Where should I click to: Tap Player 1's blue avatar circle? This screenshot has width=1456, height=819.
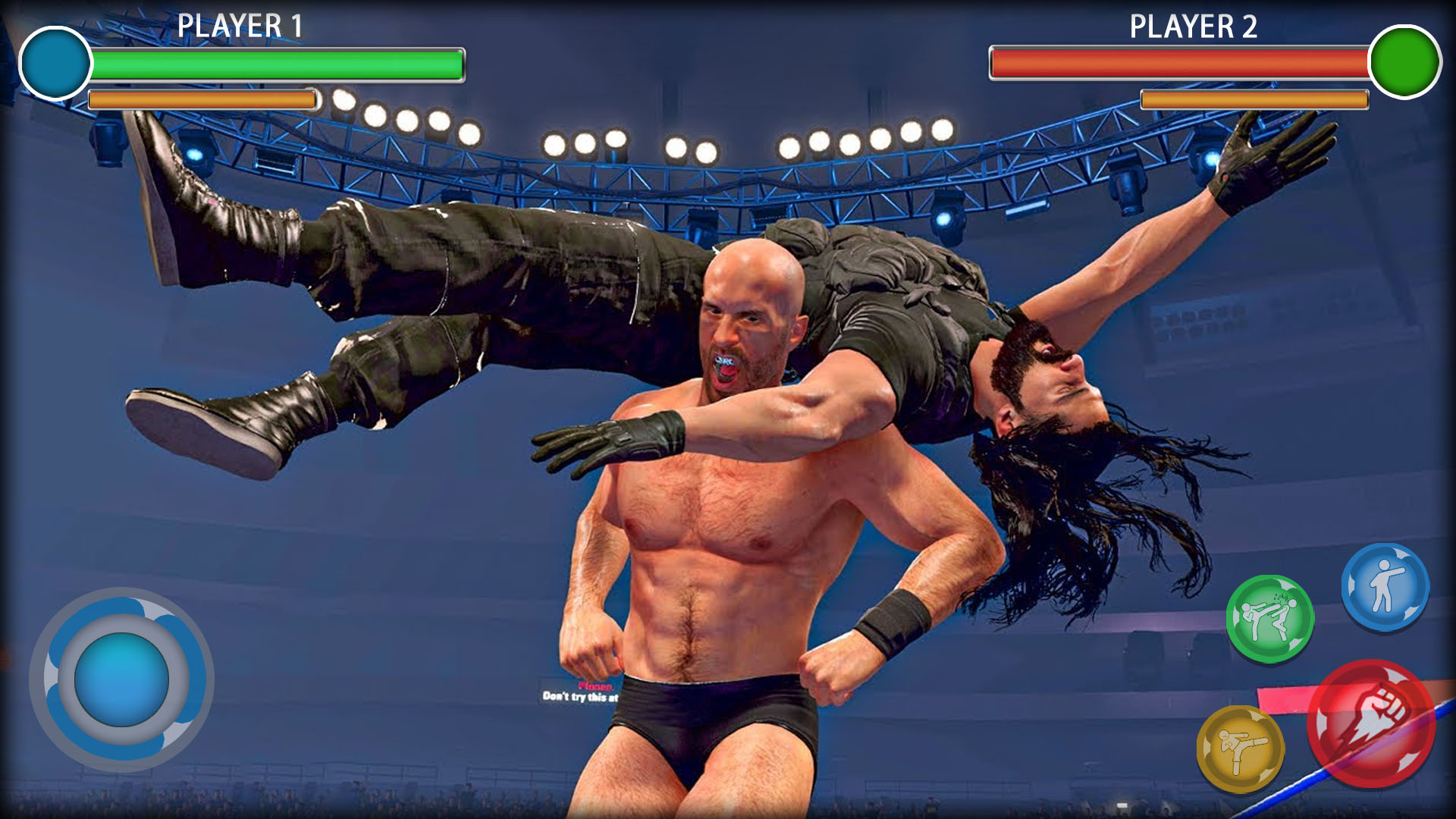55,62
